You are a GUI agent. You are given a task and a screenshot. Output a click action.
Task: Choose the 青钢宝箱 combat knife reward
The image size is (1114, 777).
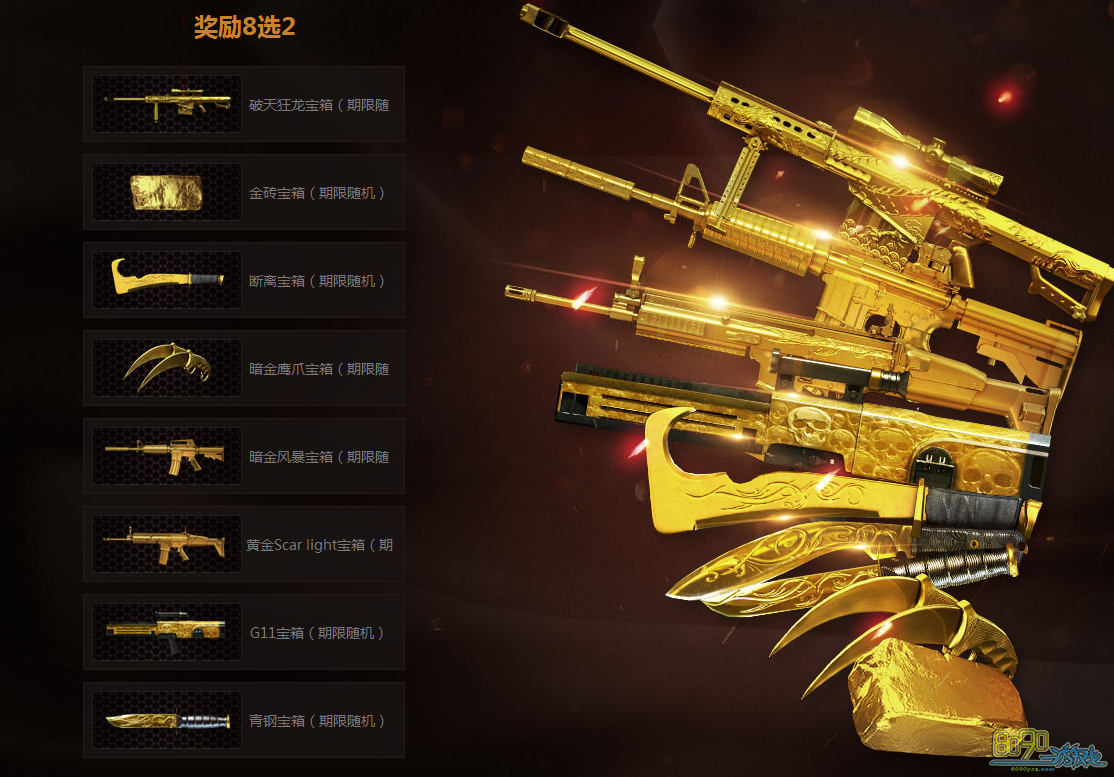coord(243,720)
